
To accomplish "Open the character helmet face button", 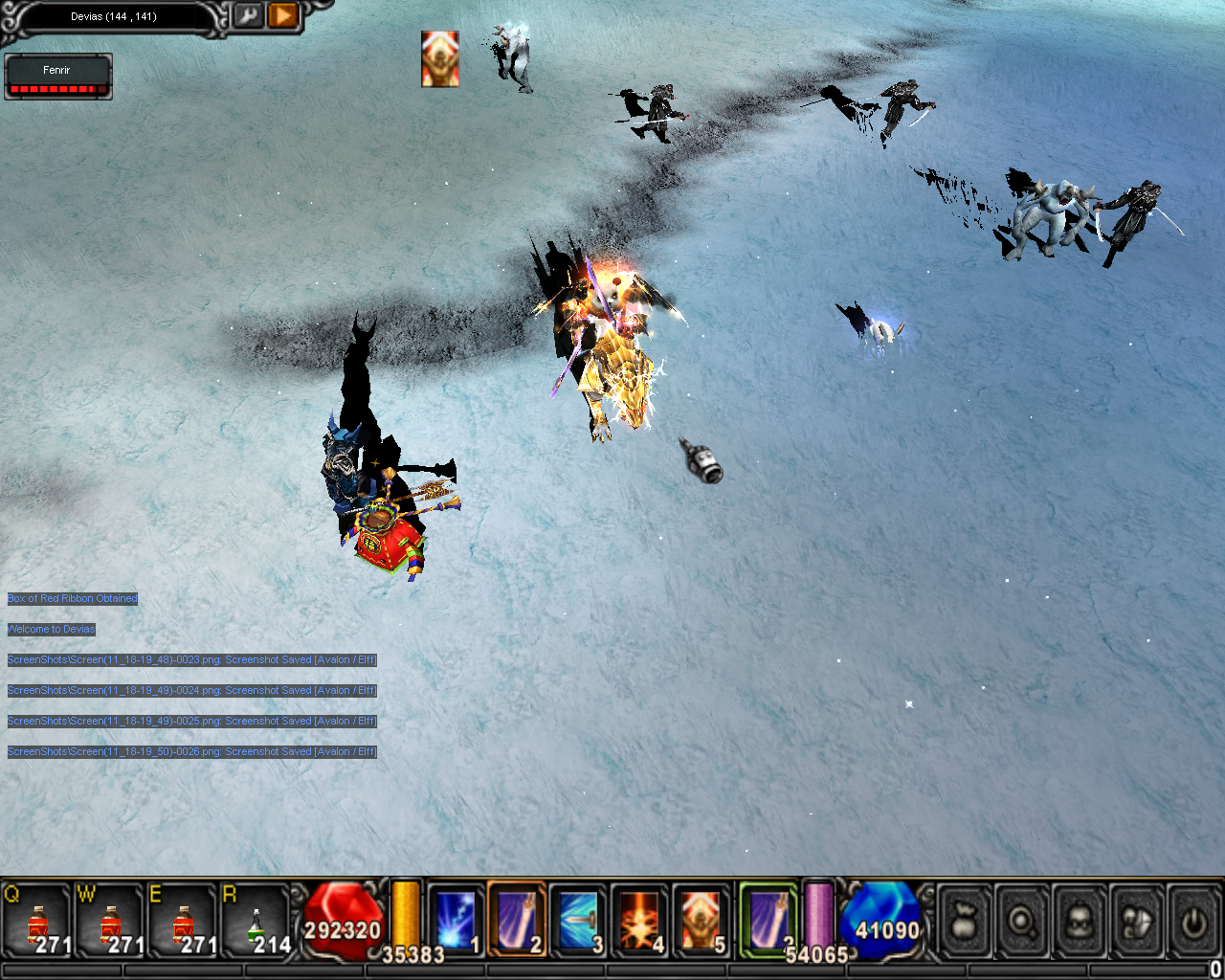I will pyautogui.click(x=1080, y=922).
